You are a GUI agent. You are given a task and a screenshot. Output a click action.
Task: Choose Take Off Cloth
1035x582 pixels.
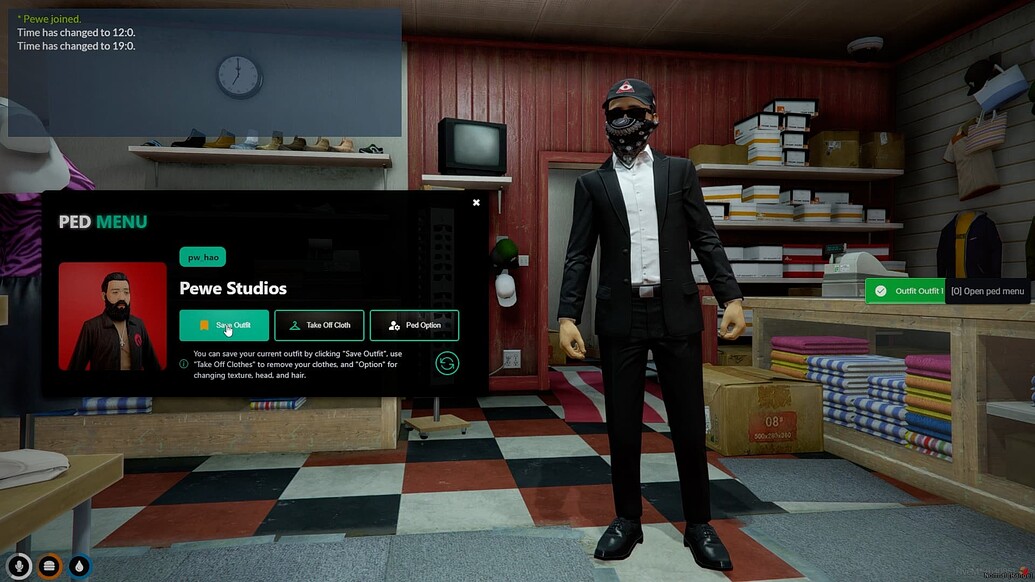(319, 325)
